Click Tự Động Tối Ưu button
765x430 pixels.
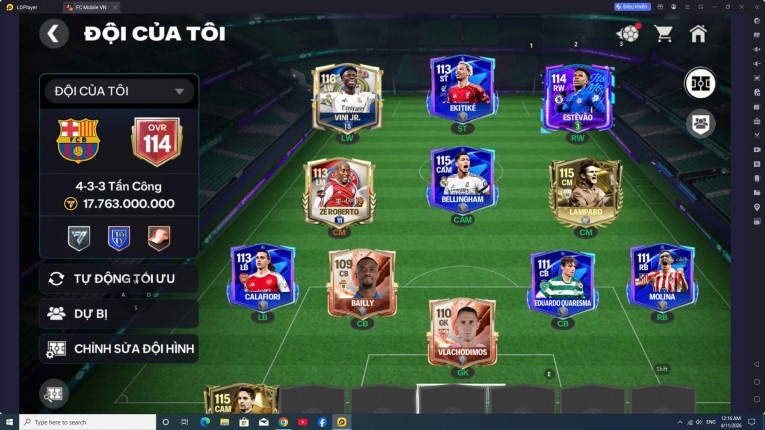(118, 278)
